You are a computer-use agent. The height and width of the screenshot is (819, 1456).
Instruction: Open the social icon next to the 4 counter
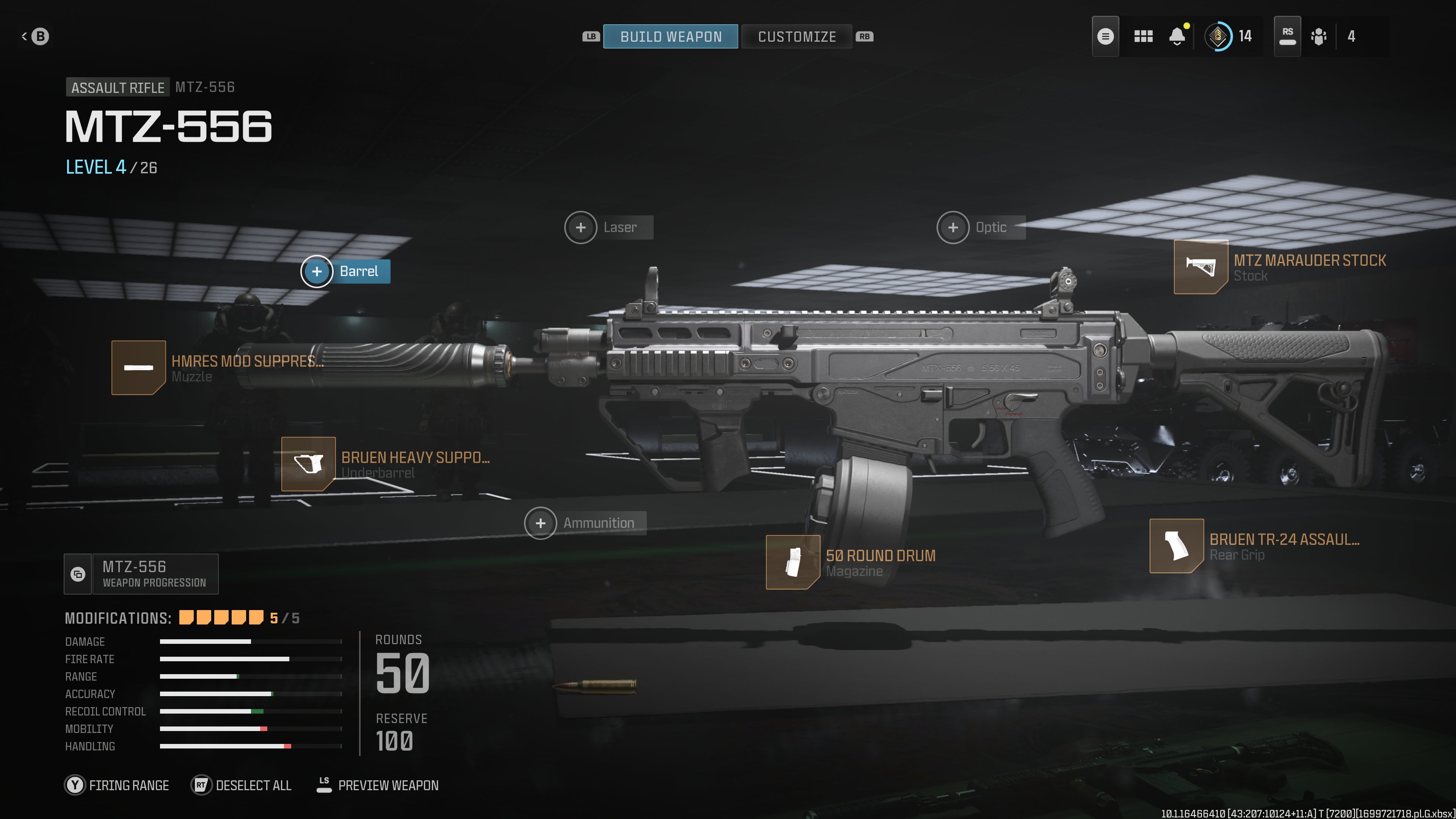point(1319,36)
